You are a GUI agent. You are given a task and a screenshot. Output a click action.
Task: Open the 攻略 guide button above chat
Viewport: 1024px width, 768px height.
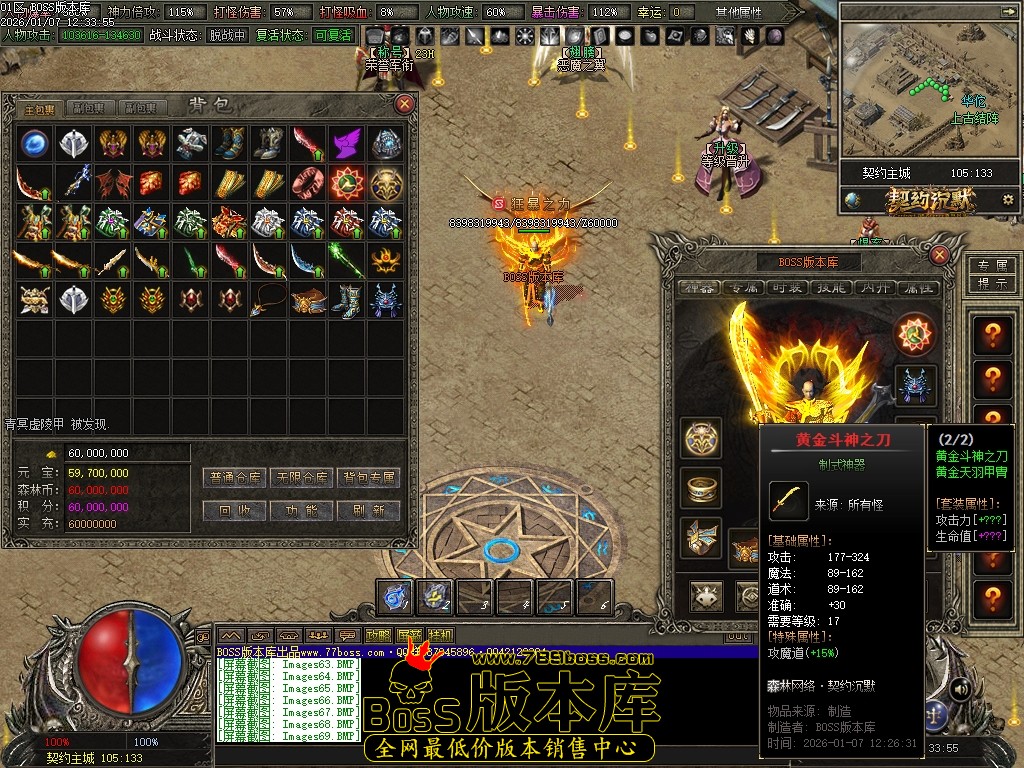coord(378,635)
